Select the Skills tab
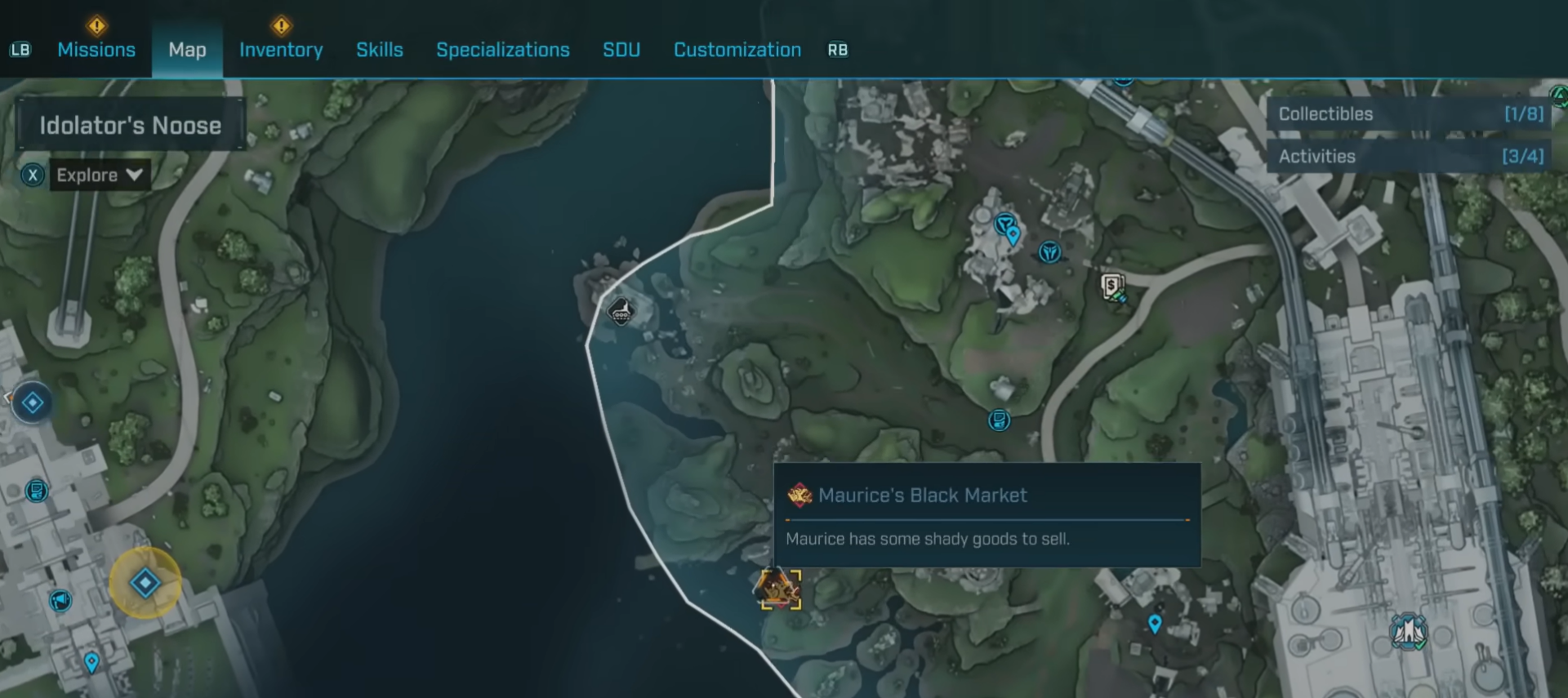This screenshot has height=698, width=1568. pyautogui.click(x=380, y=50)
